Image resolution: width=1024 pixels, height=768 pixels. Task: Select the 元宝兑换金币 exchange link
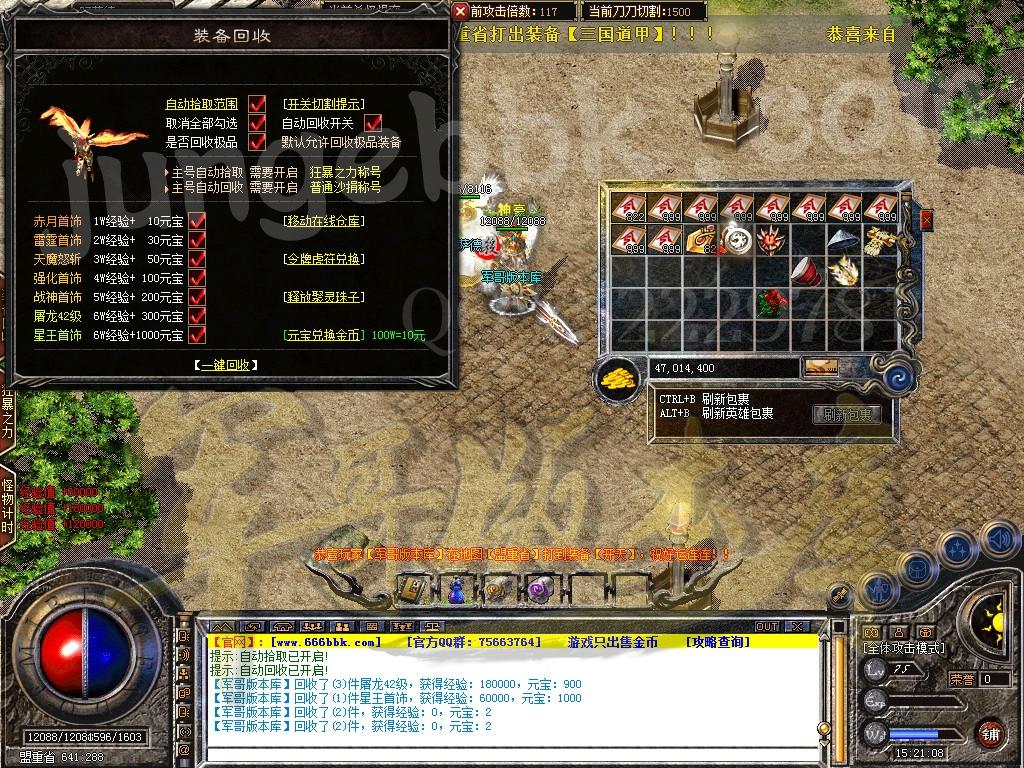tap(324, 335)
